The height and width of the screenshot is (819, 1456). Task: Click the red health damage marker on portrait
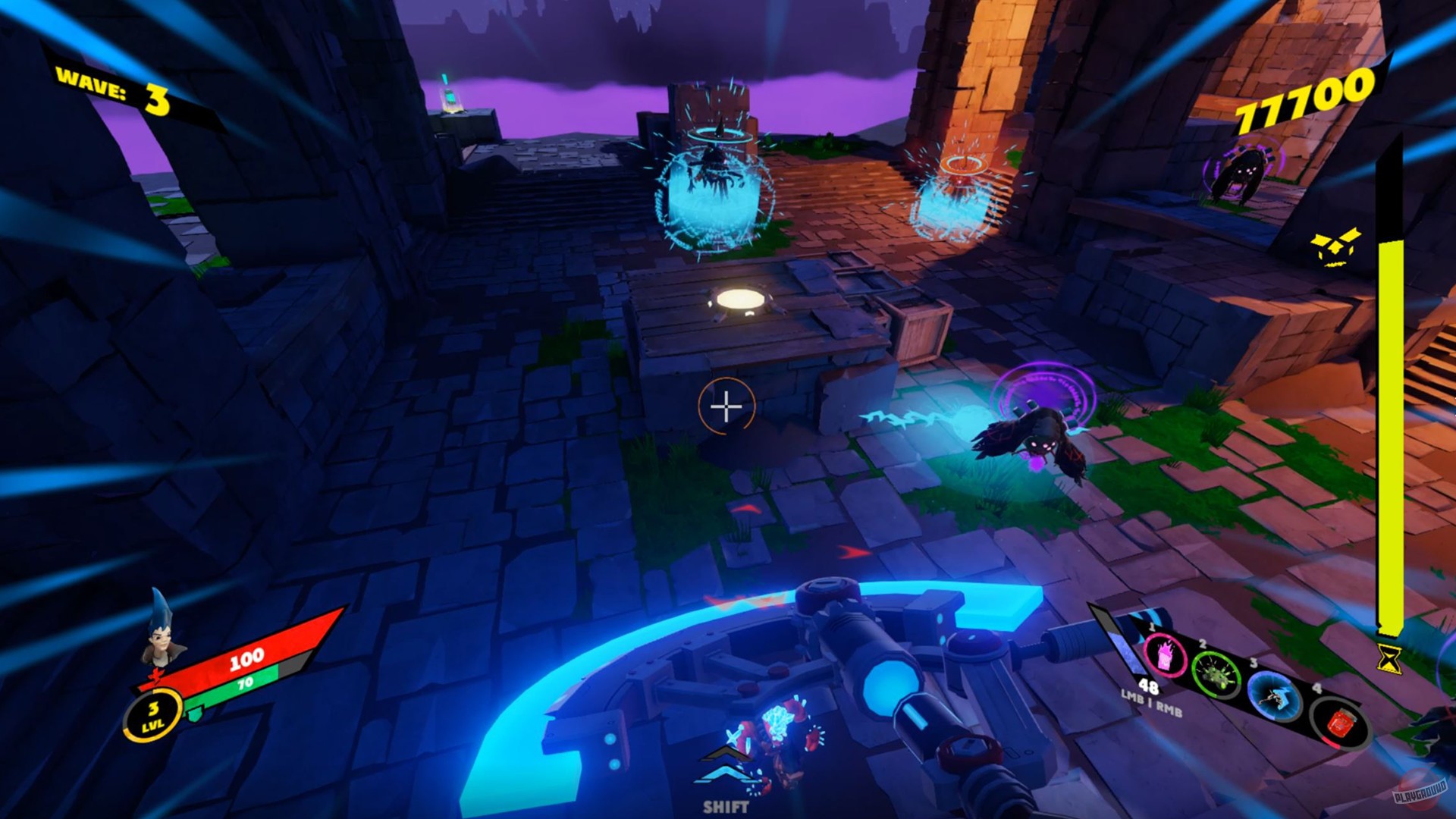point(156,677)
